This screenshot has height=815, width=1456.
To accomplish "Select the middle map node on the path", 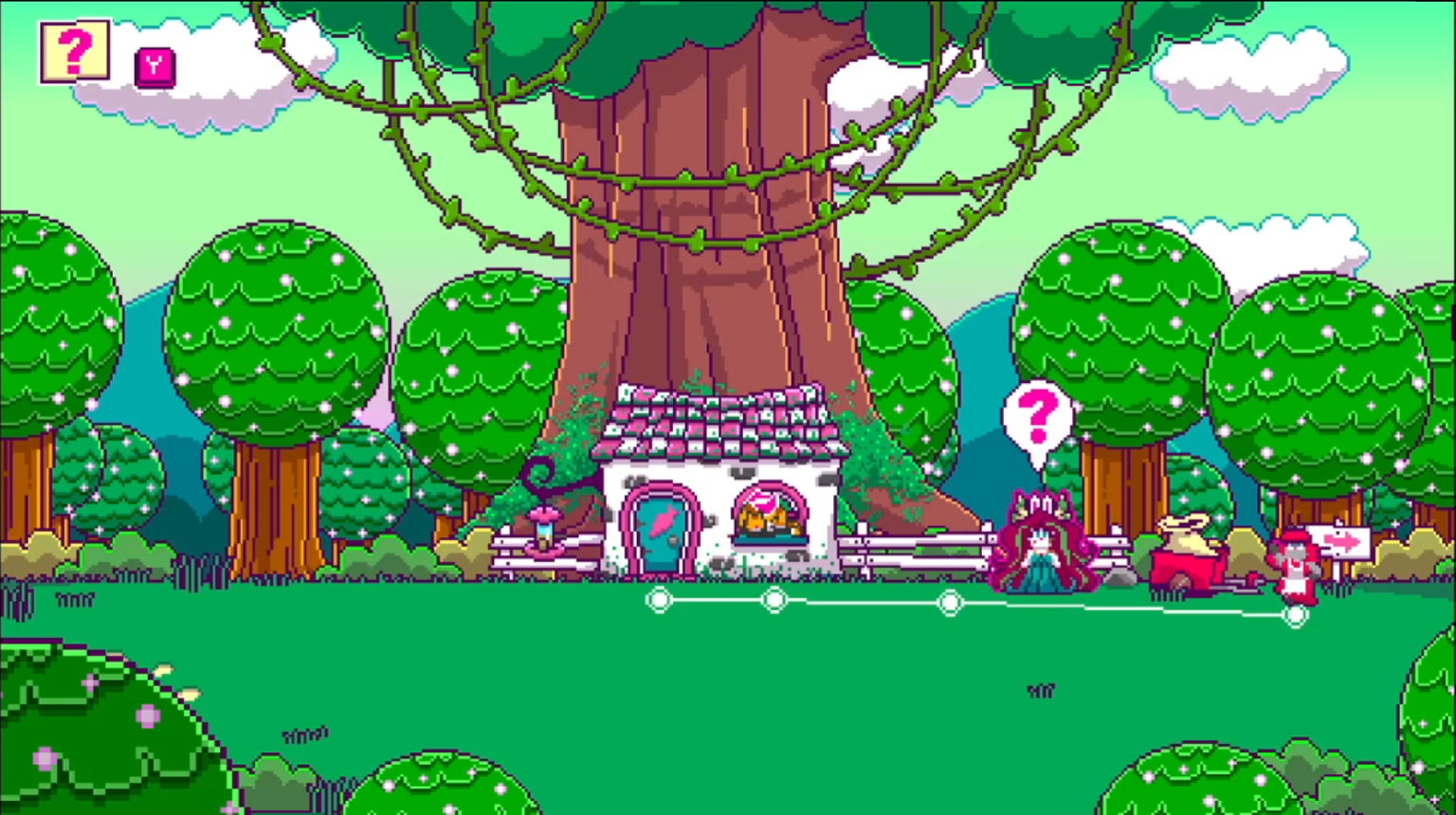I will coord(950,602).
